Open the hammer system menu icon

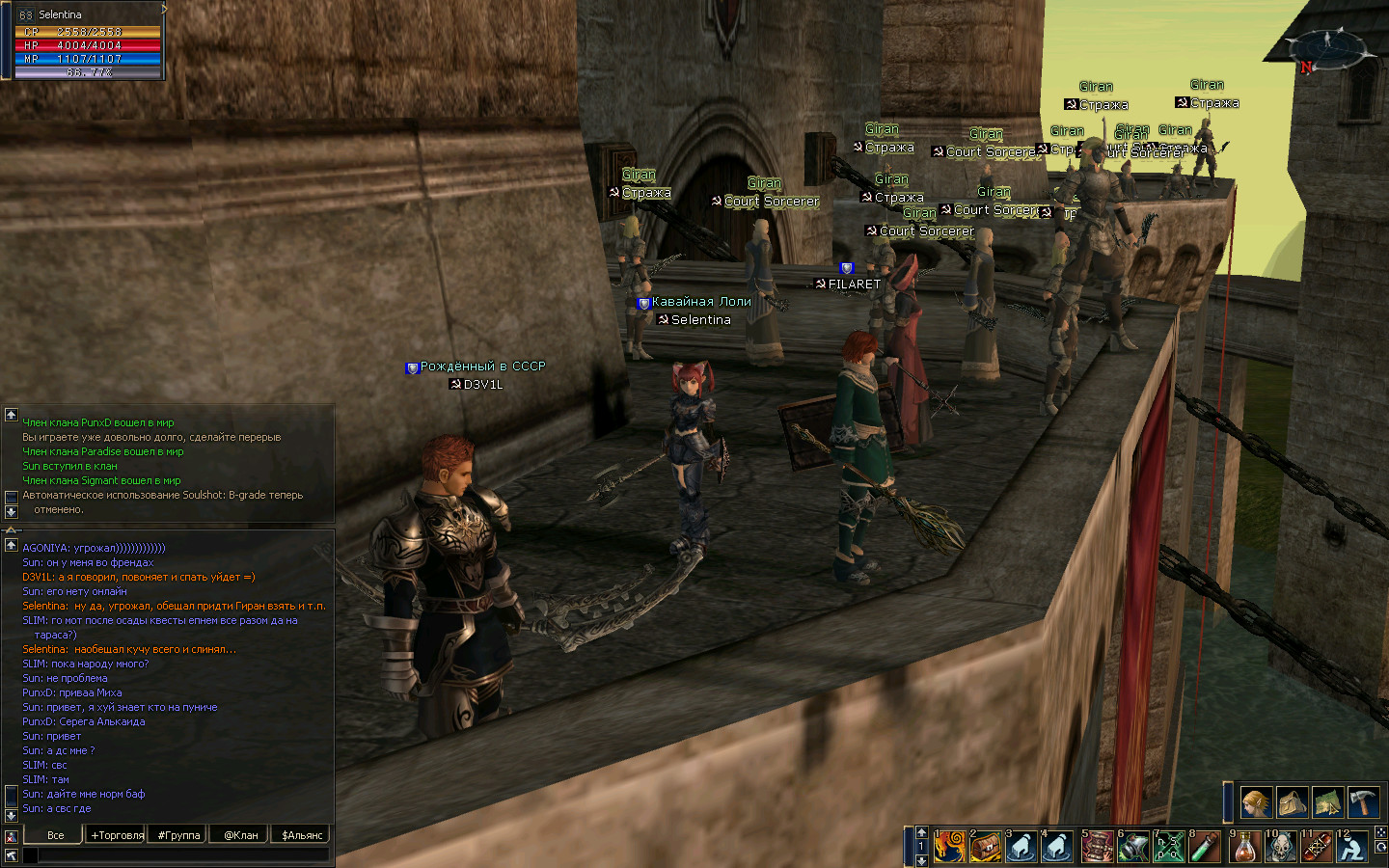(1364, 802)
